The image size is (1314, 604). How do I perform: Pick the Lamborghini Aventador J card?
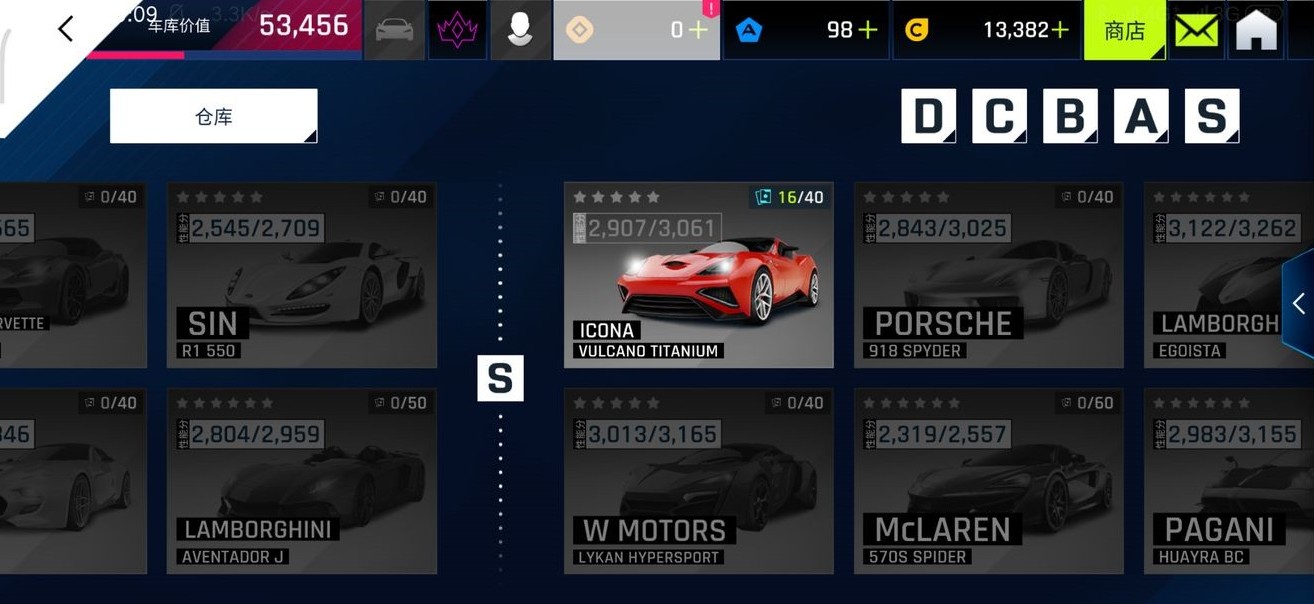pos(301,481)
